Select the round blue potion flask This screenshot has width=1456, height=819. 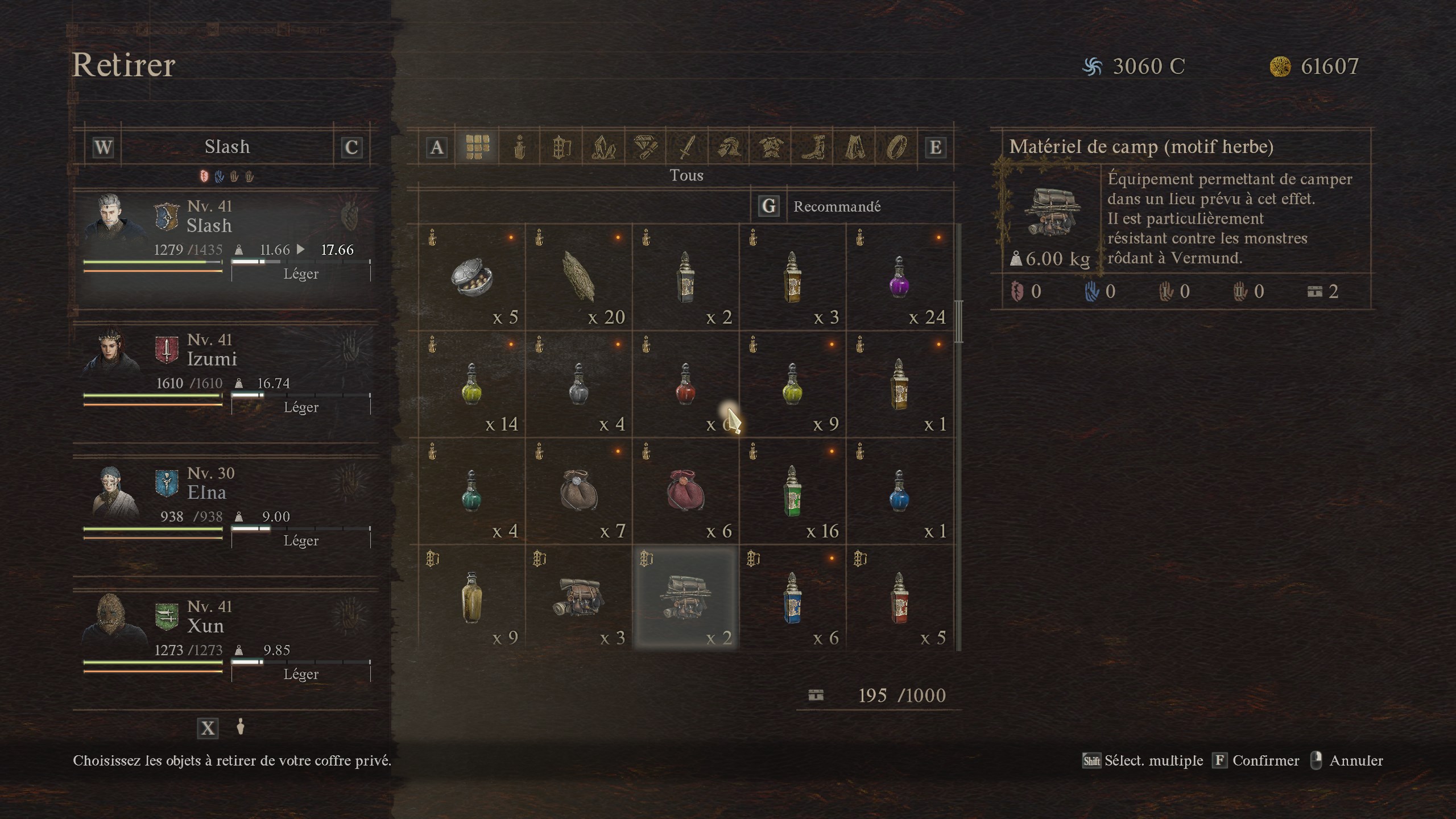[x=899, y=491]
